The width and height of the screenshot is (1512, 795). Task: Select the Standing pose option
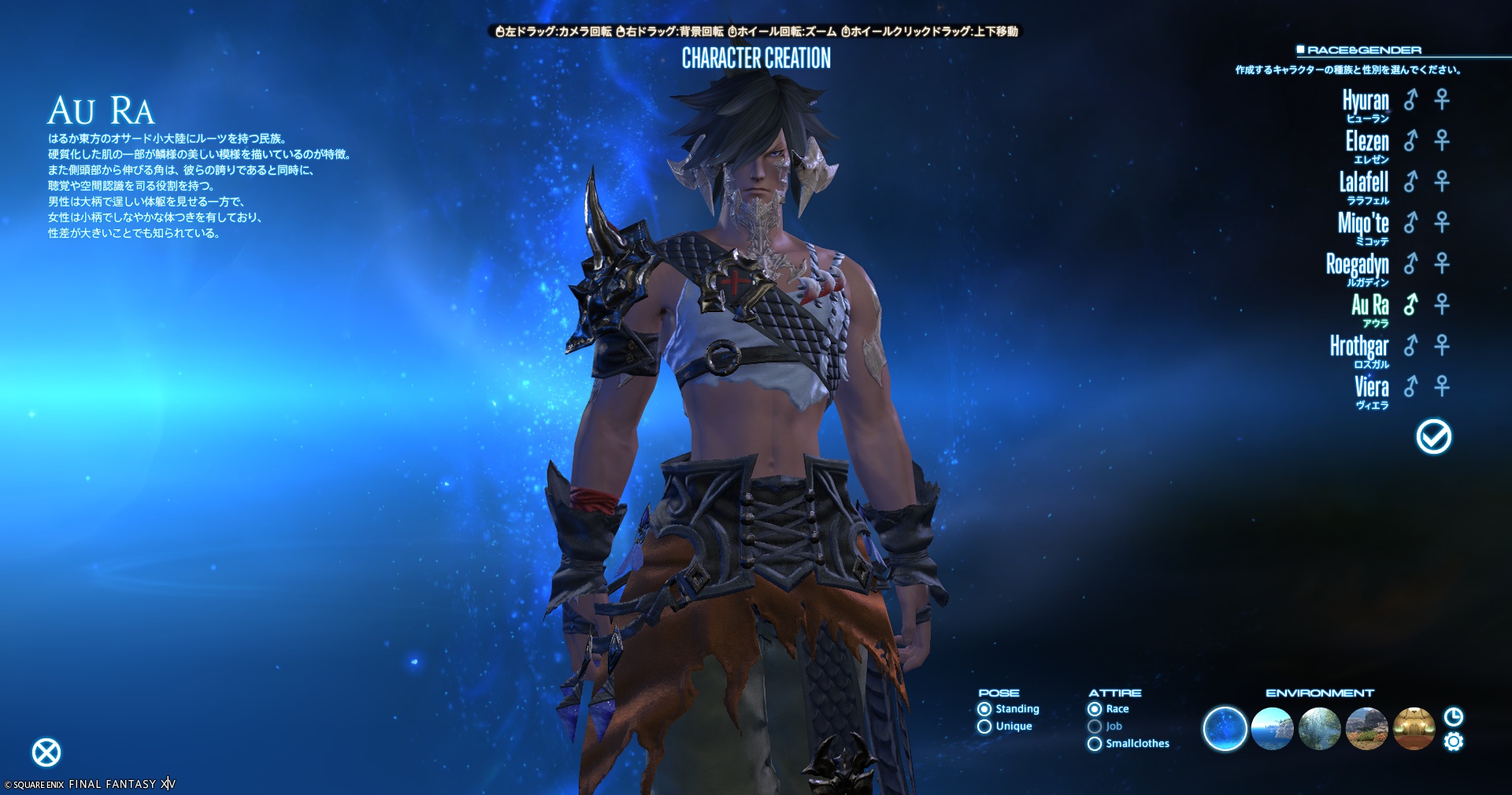984,709
